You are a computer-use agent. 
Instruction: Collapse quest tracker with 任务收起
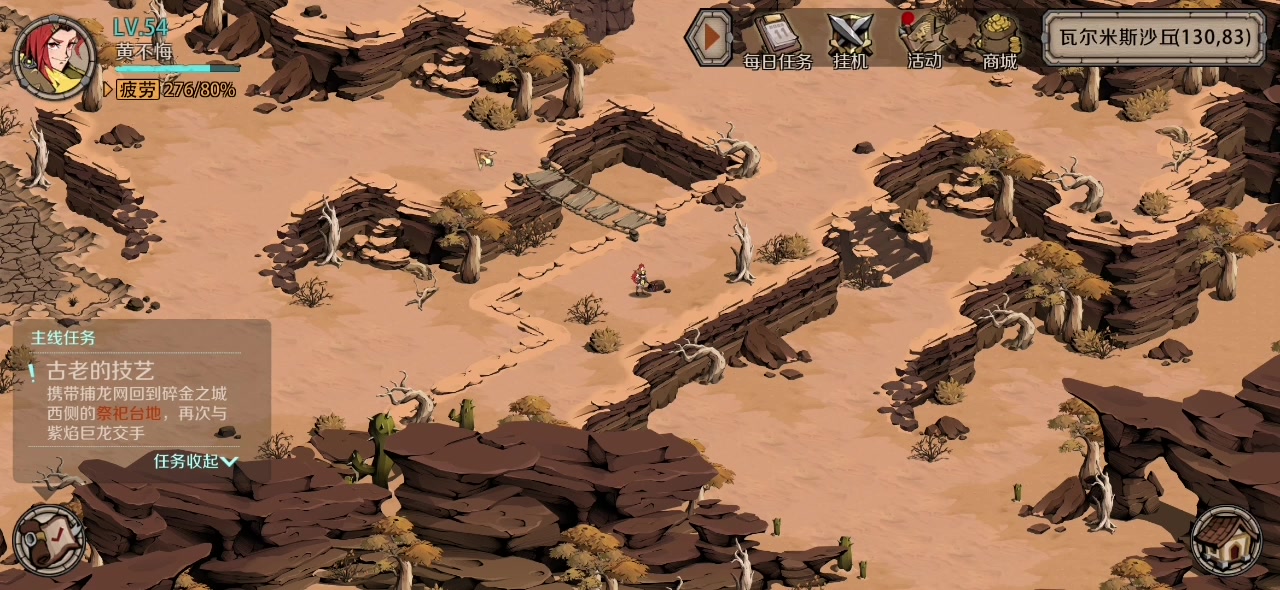pos(195,461)
